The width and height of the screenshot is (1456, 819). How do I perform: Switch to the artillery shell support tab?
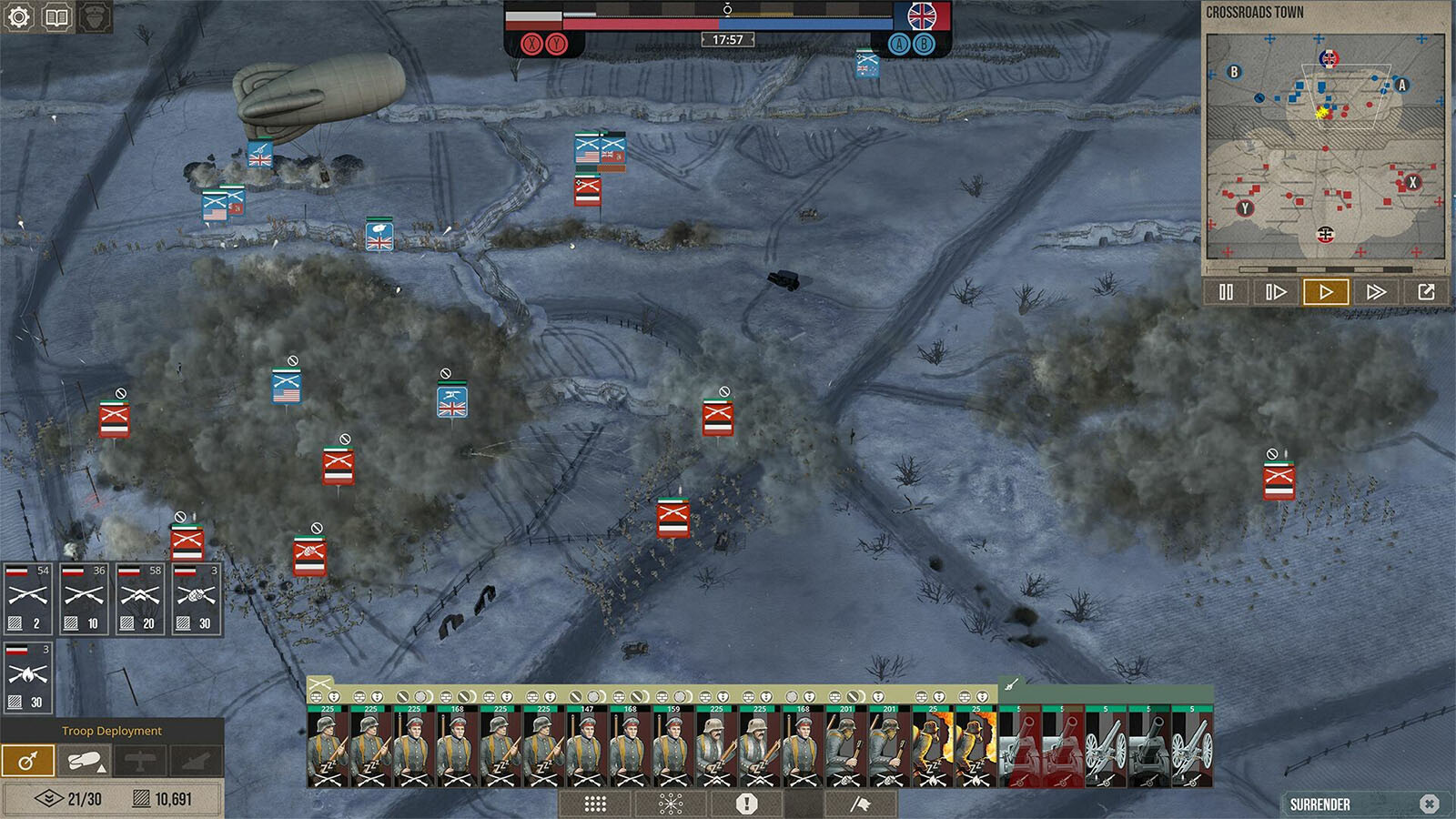tap(84, 761)
